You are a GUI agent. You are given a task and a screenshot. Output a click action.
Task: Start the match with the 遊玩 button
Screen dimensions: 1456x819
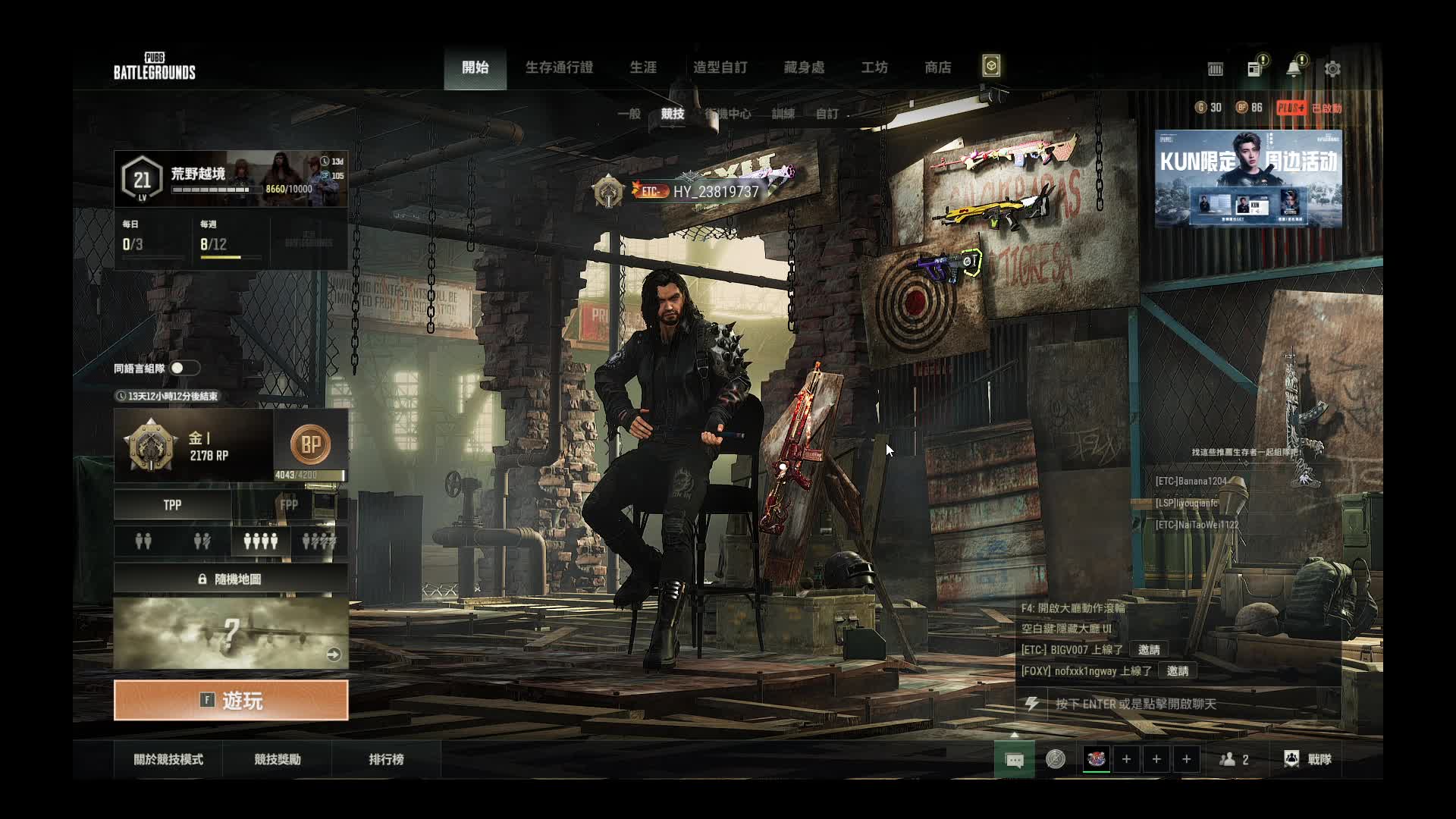click(x=231, y=700)
